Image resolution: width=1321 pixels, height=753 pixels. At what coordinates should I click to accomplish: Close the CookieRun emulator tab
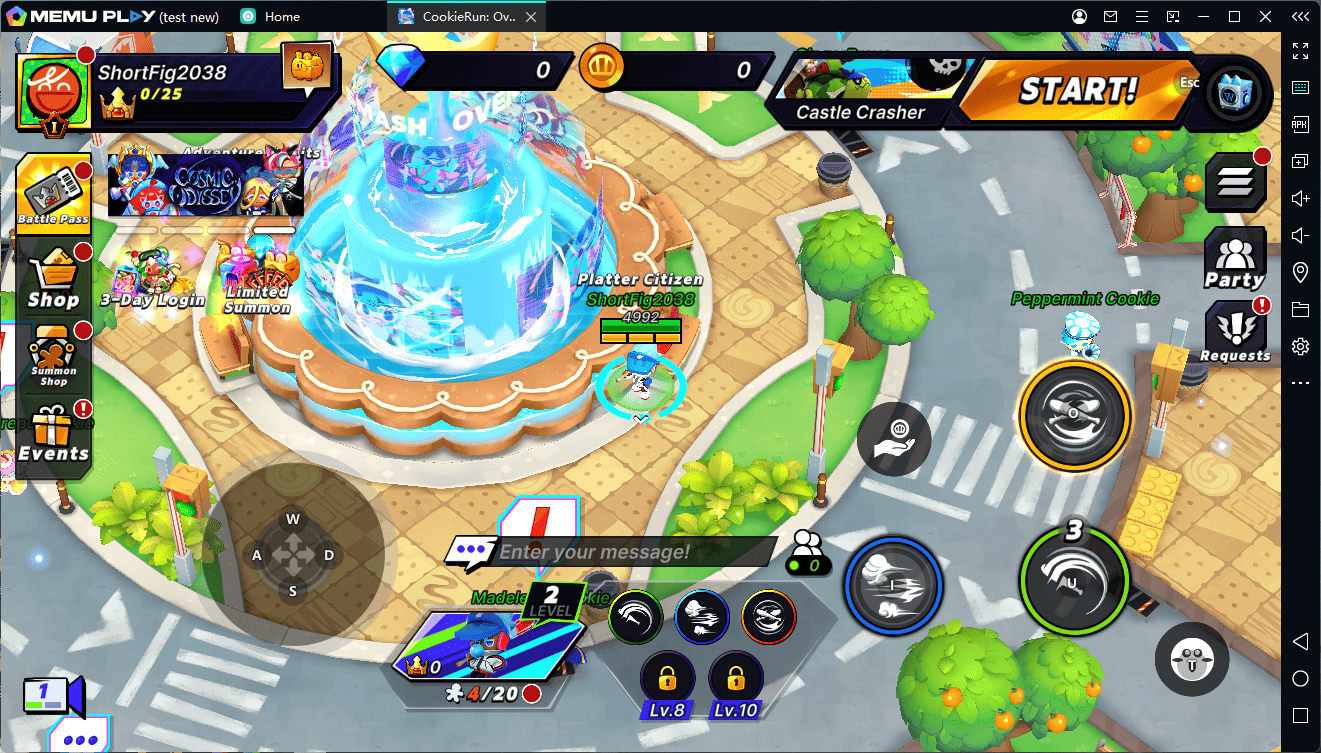pyautogui.click(x=531, y=17)
